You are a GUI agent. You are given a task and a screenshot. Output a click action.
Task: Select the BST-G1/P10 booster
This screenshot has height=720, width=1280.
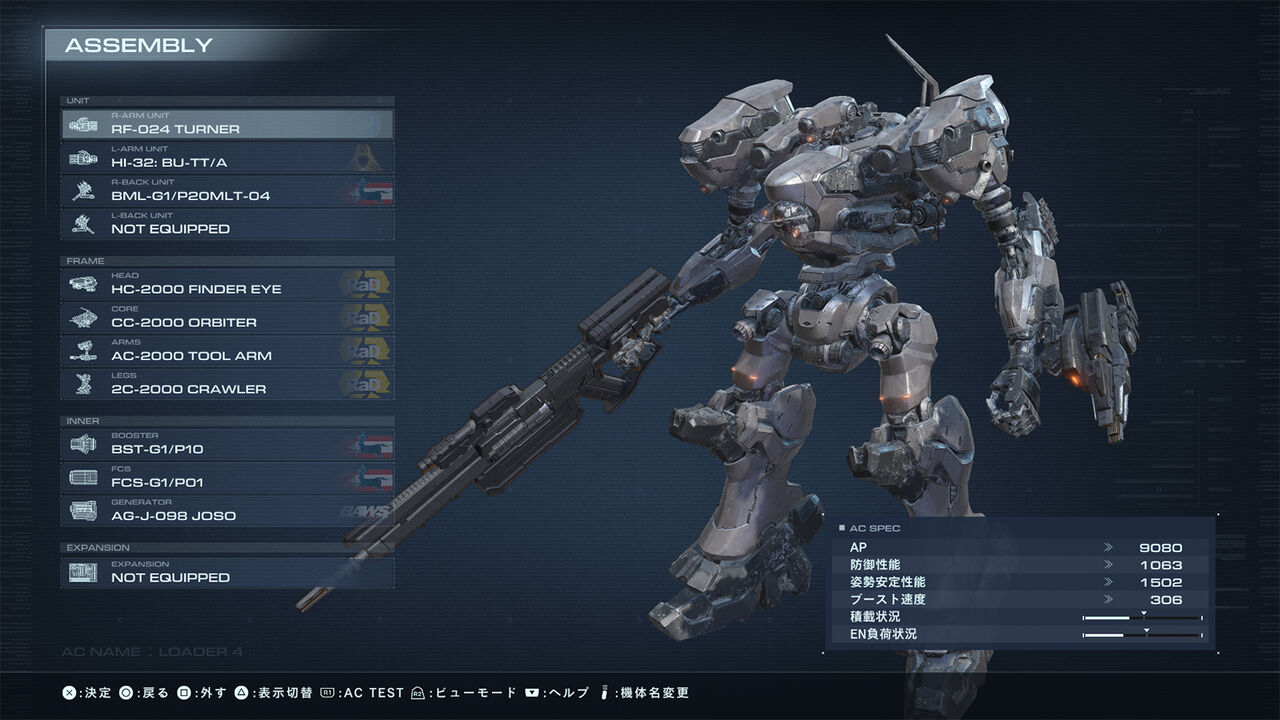(x=227, y=444)
